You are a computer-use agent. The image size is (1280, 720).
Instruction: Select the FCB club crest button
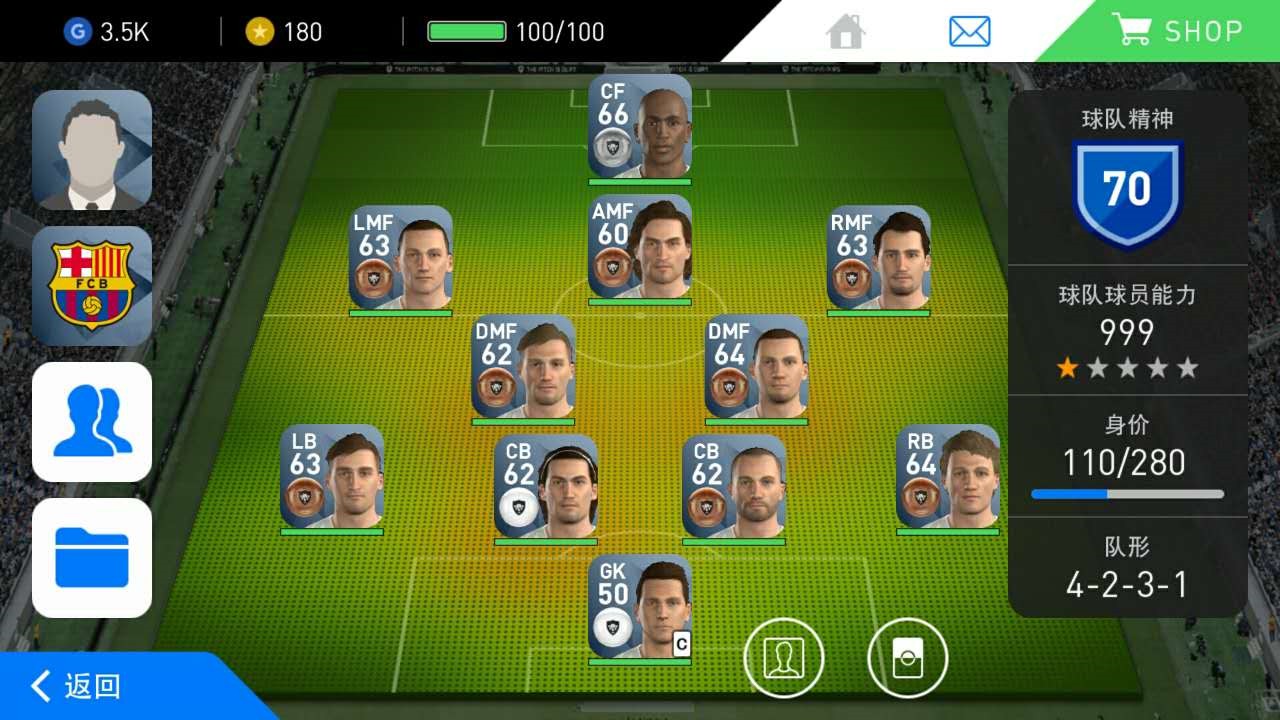pyautogui.click(x=92, y=286)
